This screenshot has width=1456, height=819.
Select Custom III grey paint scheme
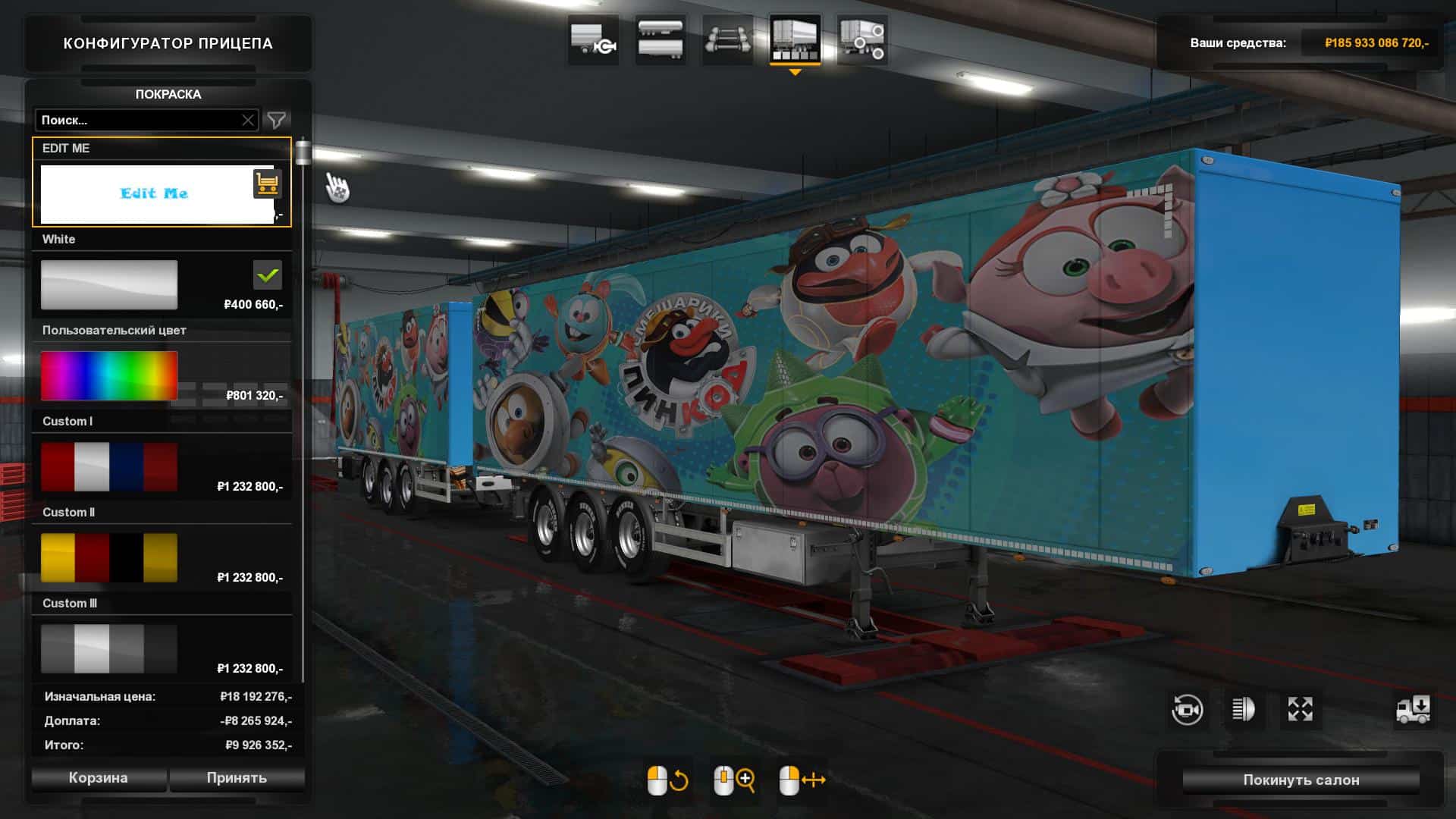[x=109, y=648]
